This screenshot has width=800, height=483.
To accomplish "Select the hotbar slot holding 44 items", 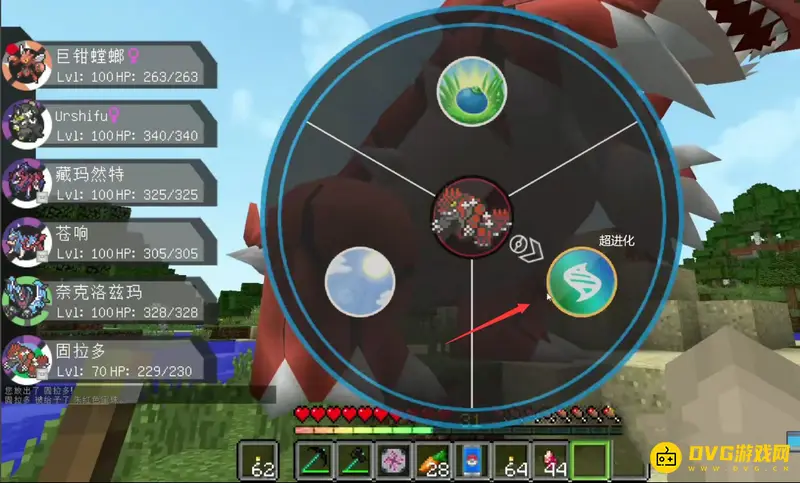I will pos(550,461).
